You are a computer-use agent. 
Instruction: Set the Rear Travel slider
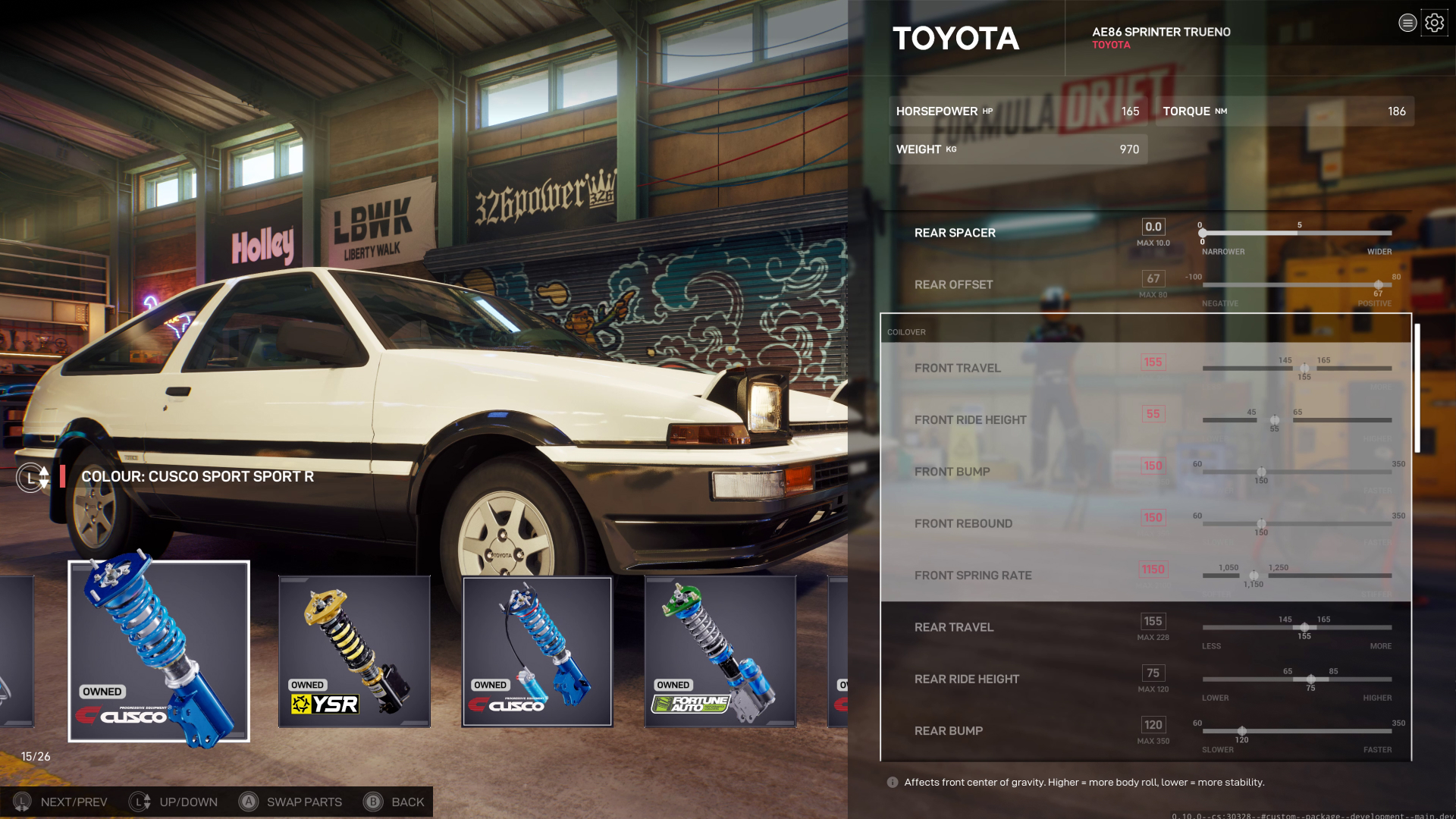tap(1304, 627)
